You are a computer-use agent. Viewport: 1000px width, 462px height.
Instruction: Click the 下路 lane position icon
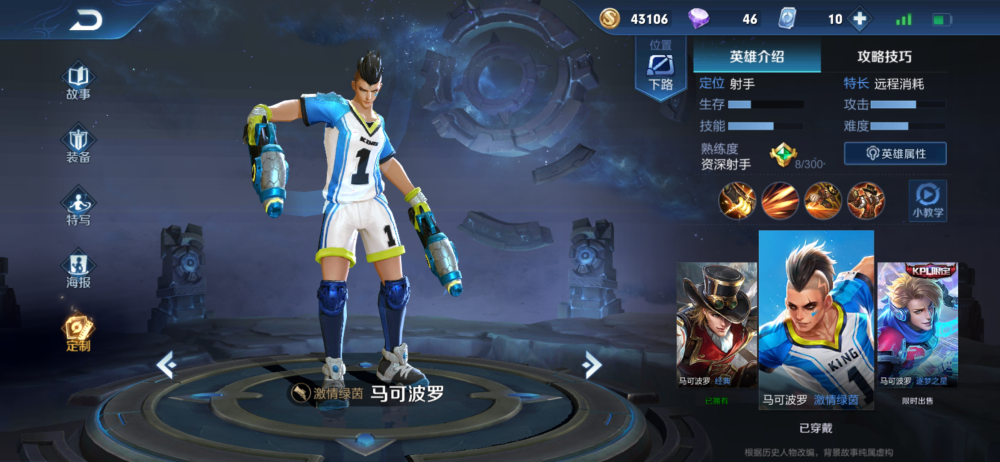(660, 70)
